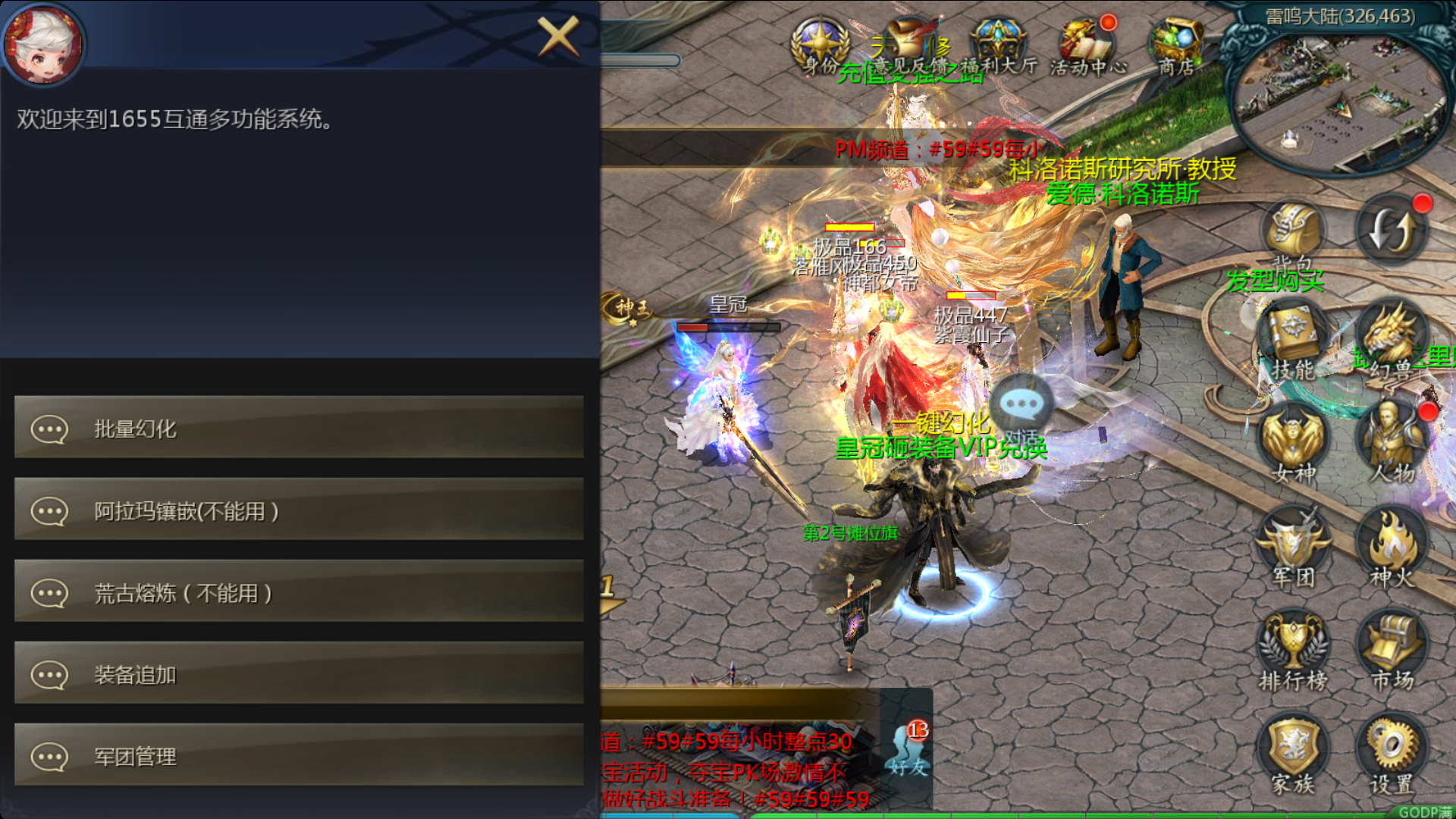Open the 军团 legion menu

click(x=1293, y=546)
